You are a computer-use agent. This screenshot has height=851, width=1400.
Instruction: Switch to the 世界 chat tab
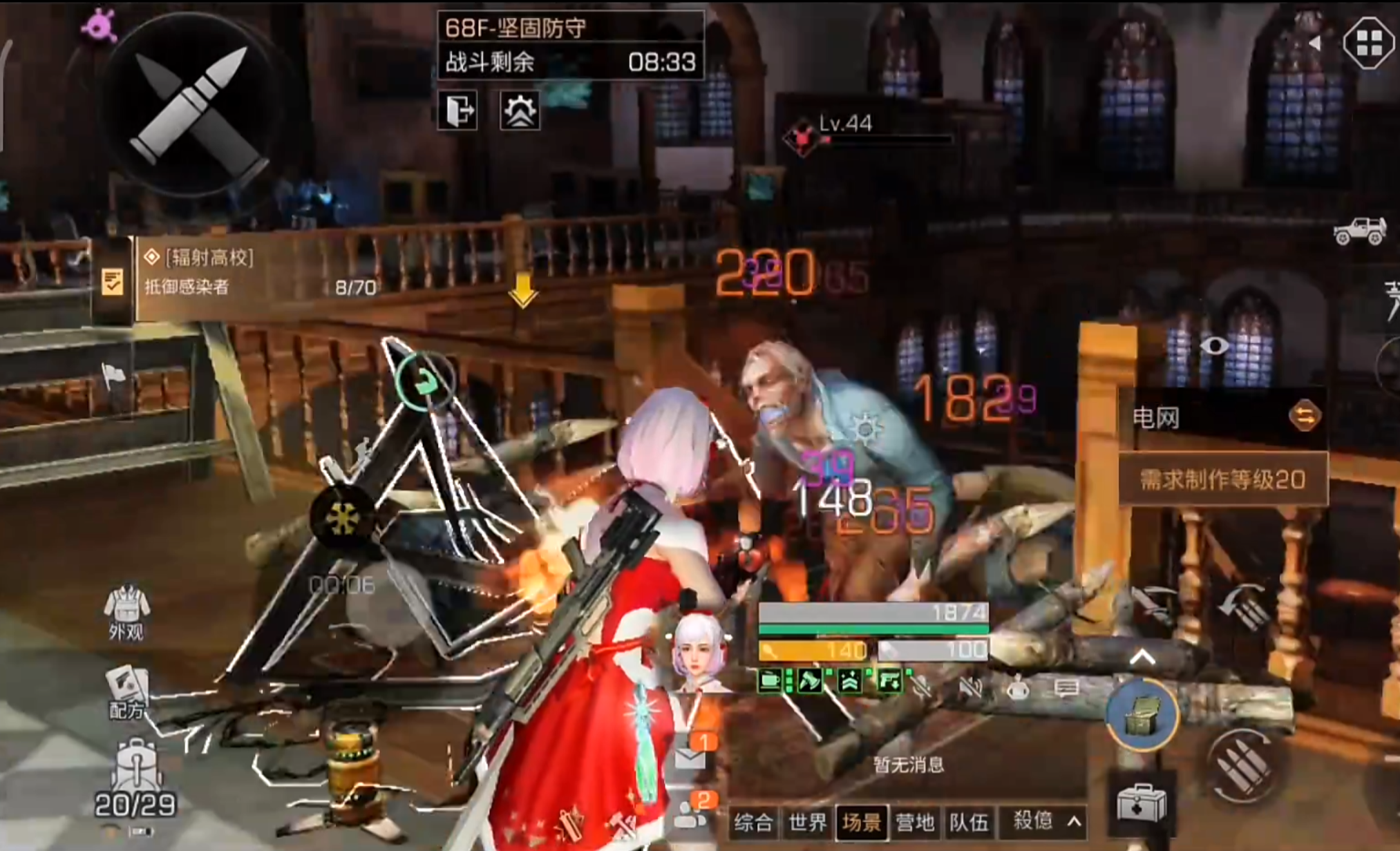[807, 822]
